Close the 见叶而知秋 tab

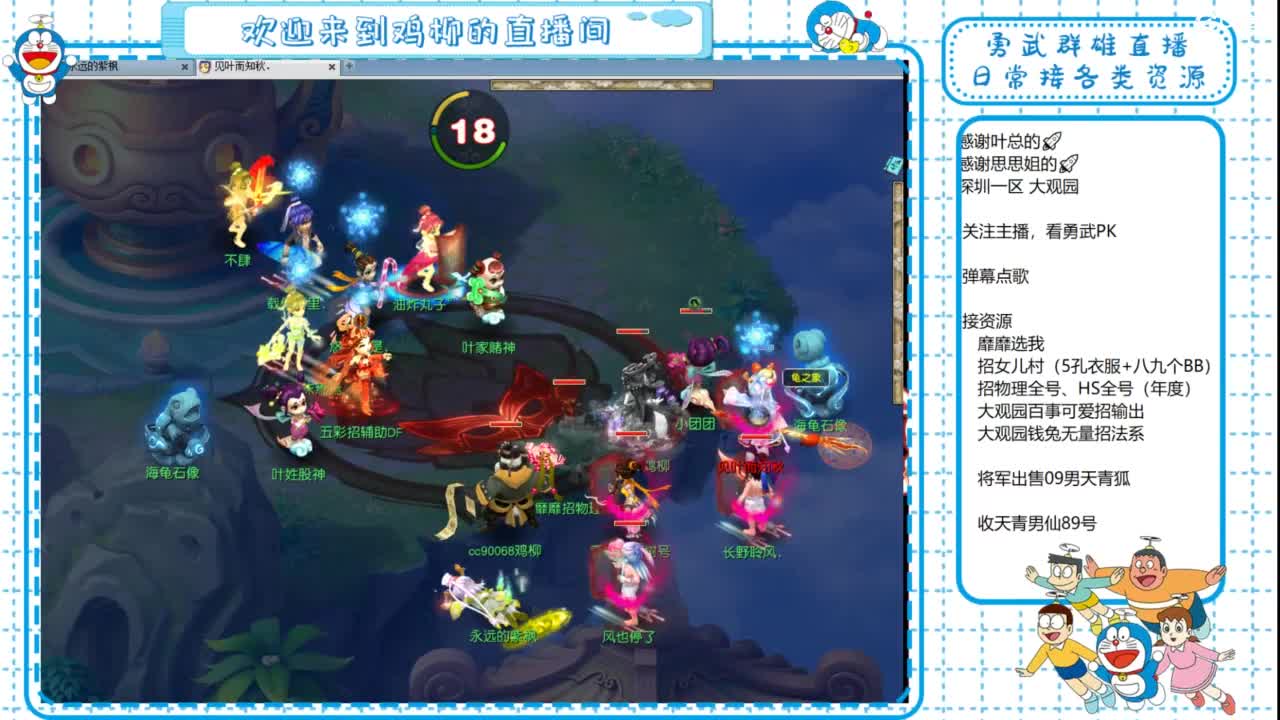click(332, 66)
